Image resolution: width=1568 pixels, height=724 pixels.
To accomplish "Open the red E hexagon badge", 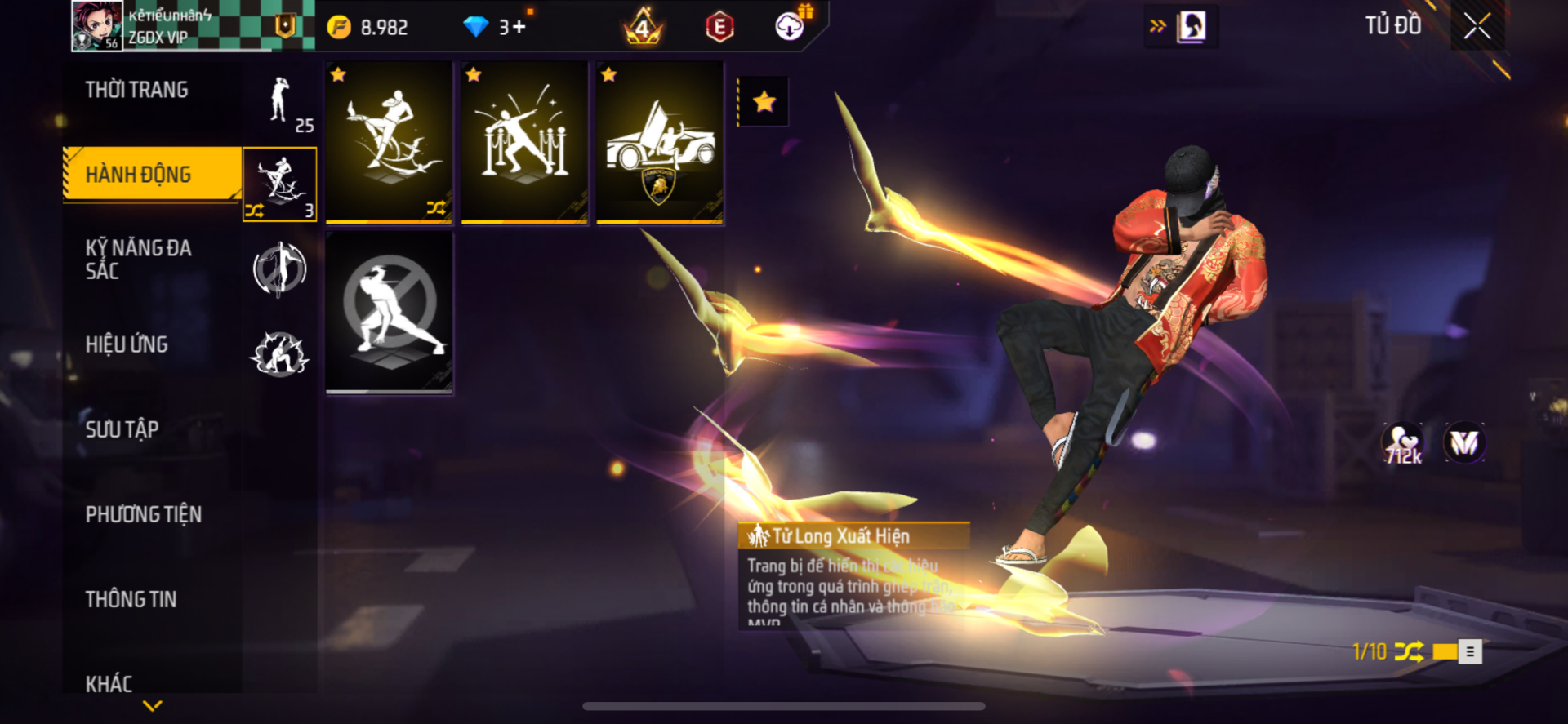I will (719, 28).
